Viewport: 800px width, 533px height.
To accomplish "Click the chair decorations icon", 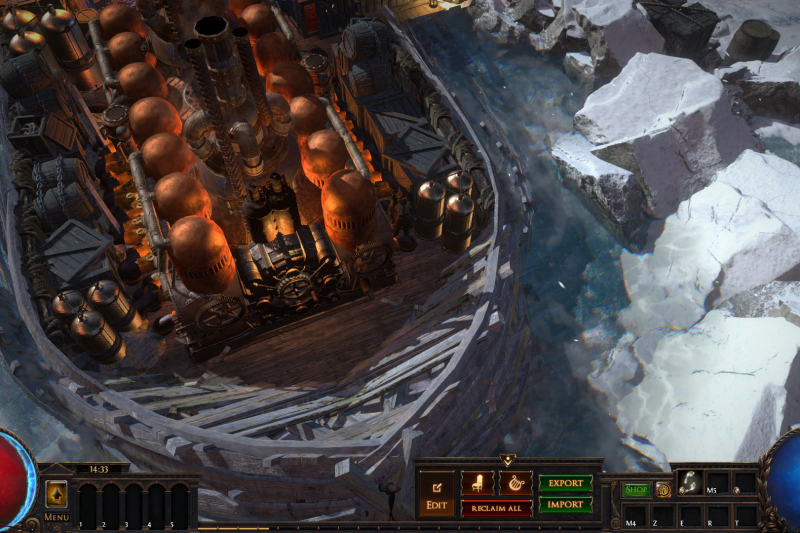I will pyautogui.click(x=476, y=483).
